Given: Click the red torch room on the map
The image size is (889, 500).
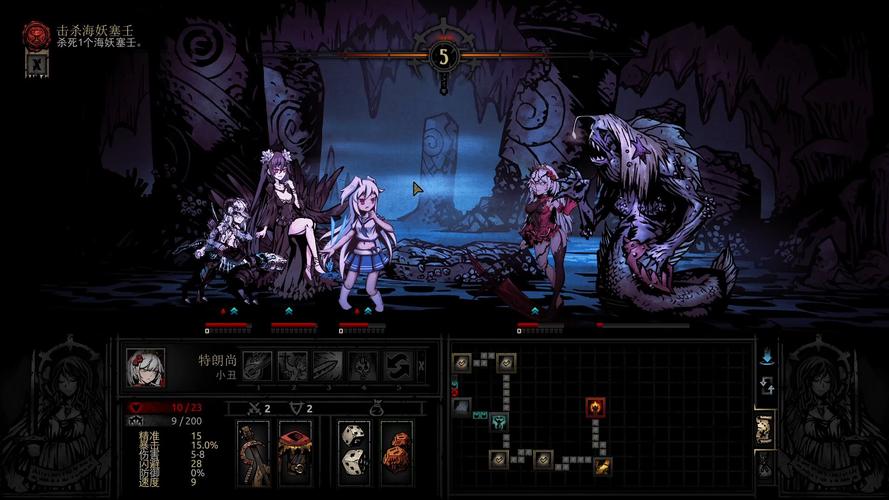Looking at the screenshot, I should (x=595, y=407).
